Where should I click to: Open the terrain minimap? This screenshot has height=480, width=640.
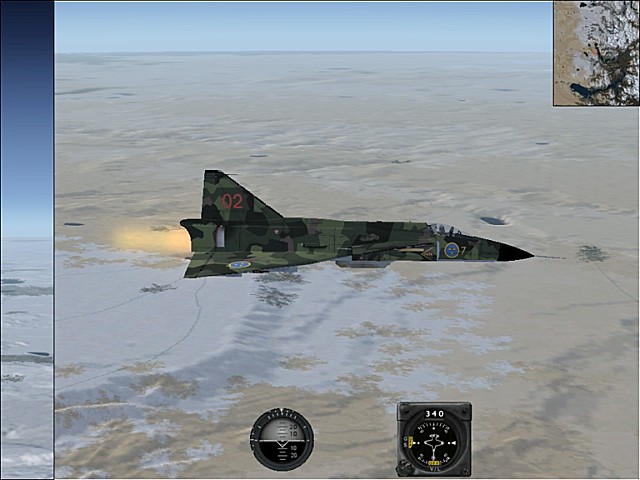[x=596, y=53]
